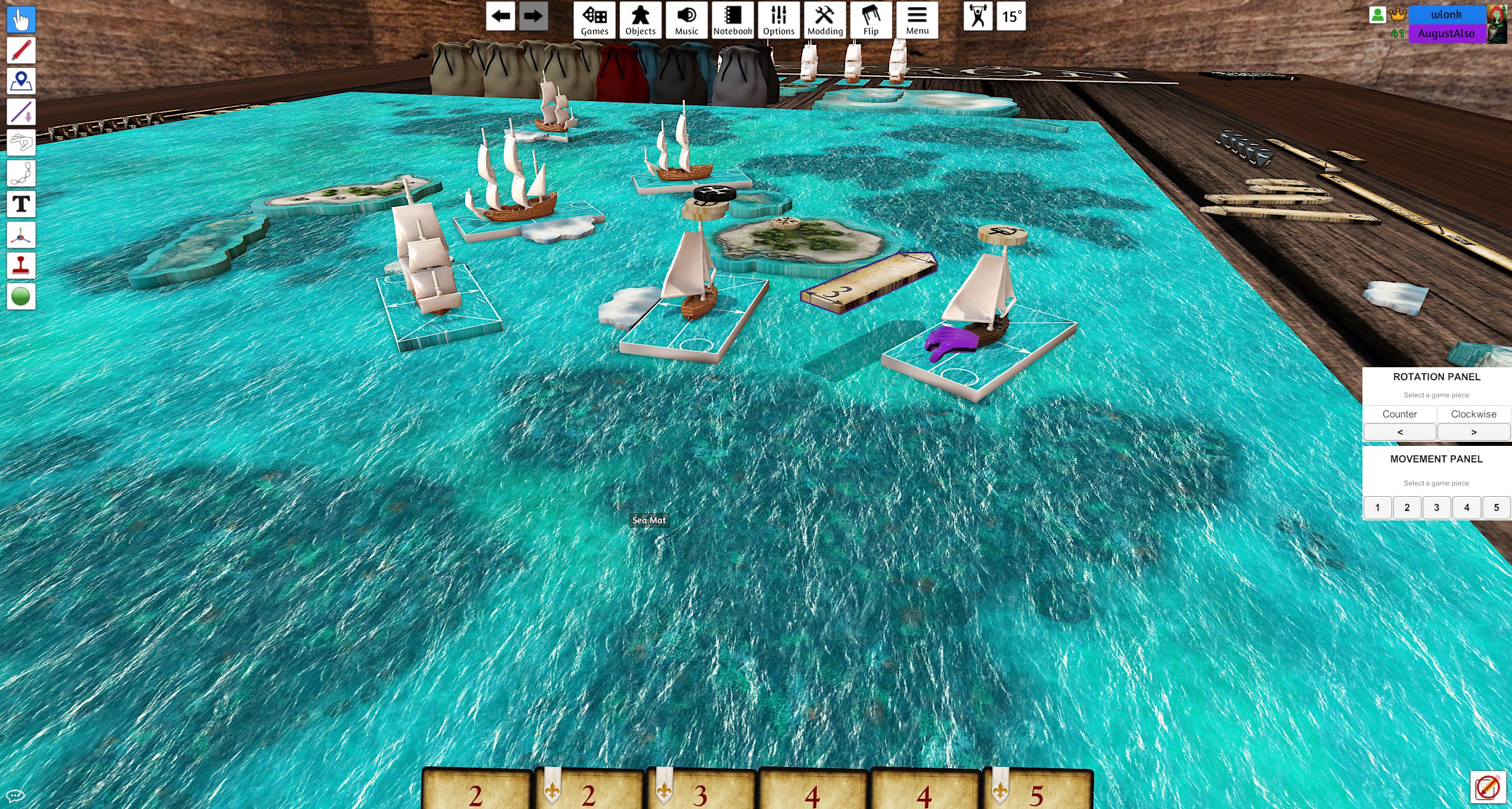Open the Options panel
The height and width of the screenshot is (809, 1512).
778,20
